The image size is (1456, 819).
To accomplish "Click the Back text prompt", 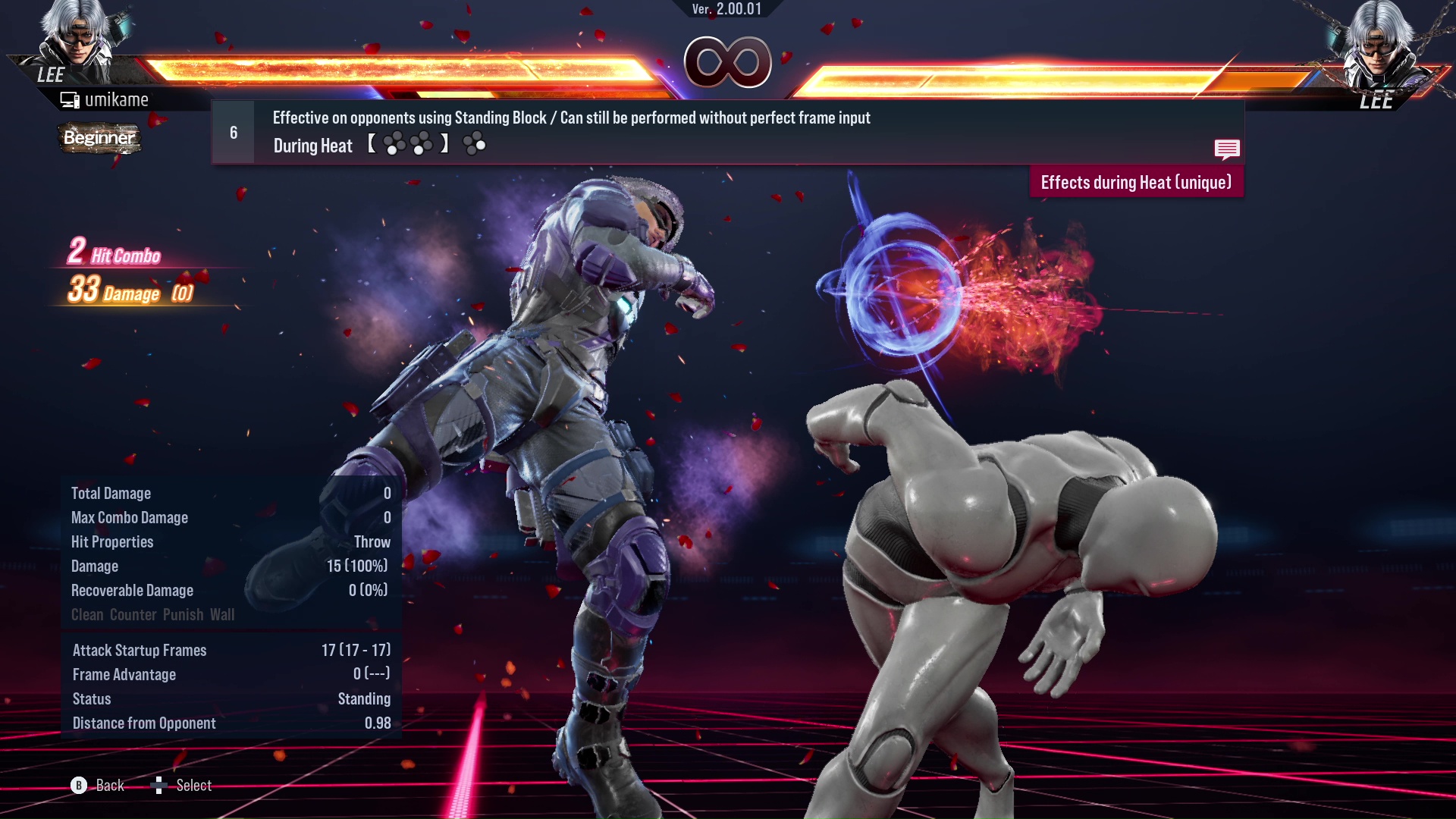I will (x=108, y=786).
